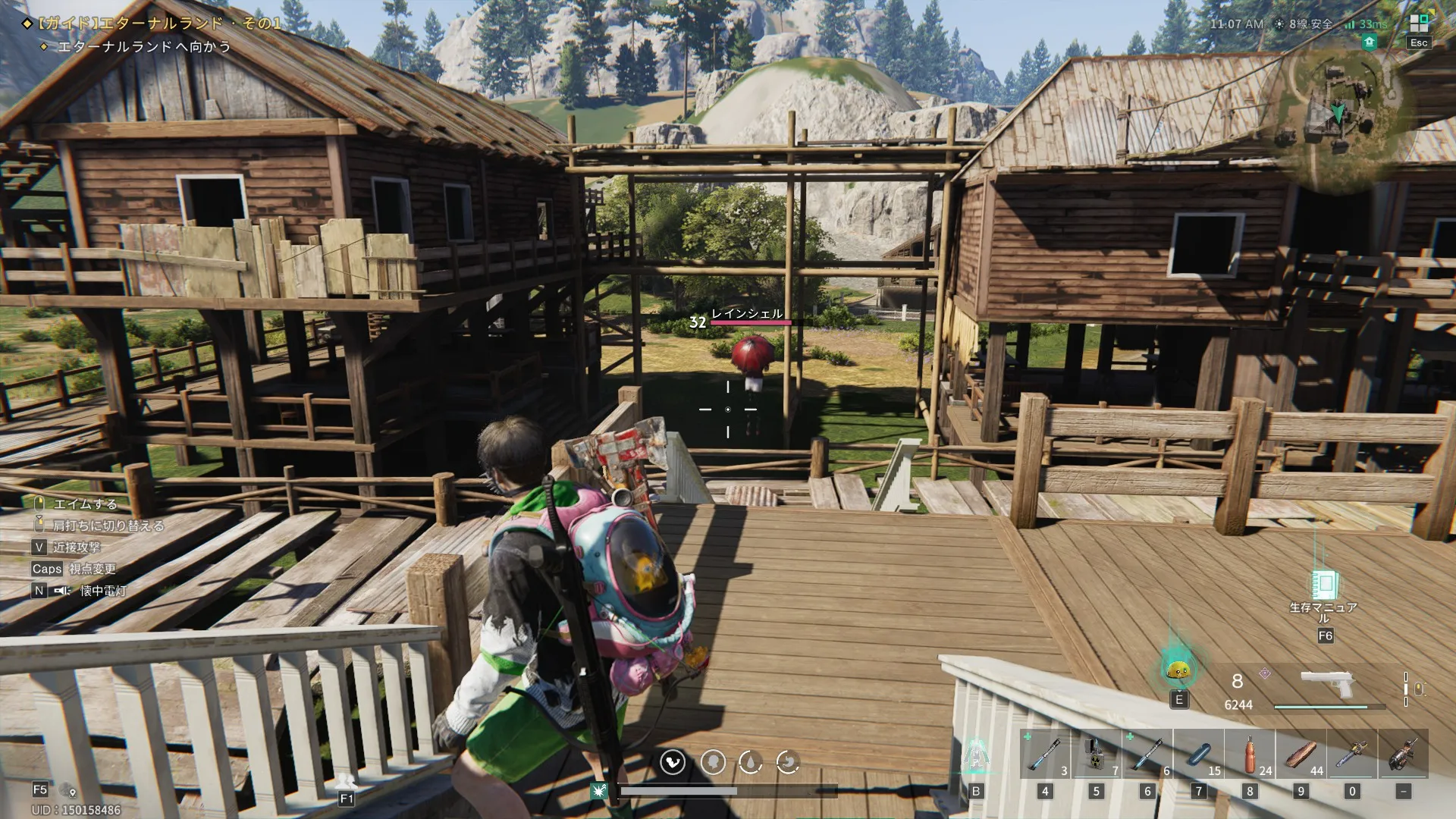Viewport: 1456px width, 819px height.
Task: Select the nuclear lighter hotbar slot
Action: coord(1096,755)
